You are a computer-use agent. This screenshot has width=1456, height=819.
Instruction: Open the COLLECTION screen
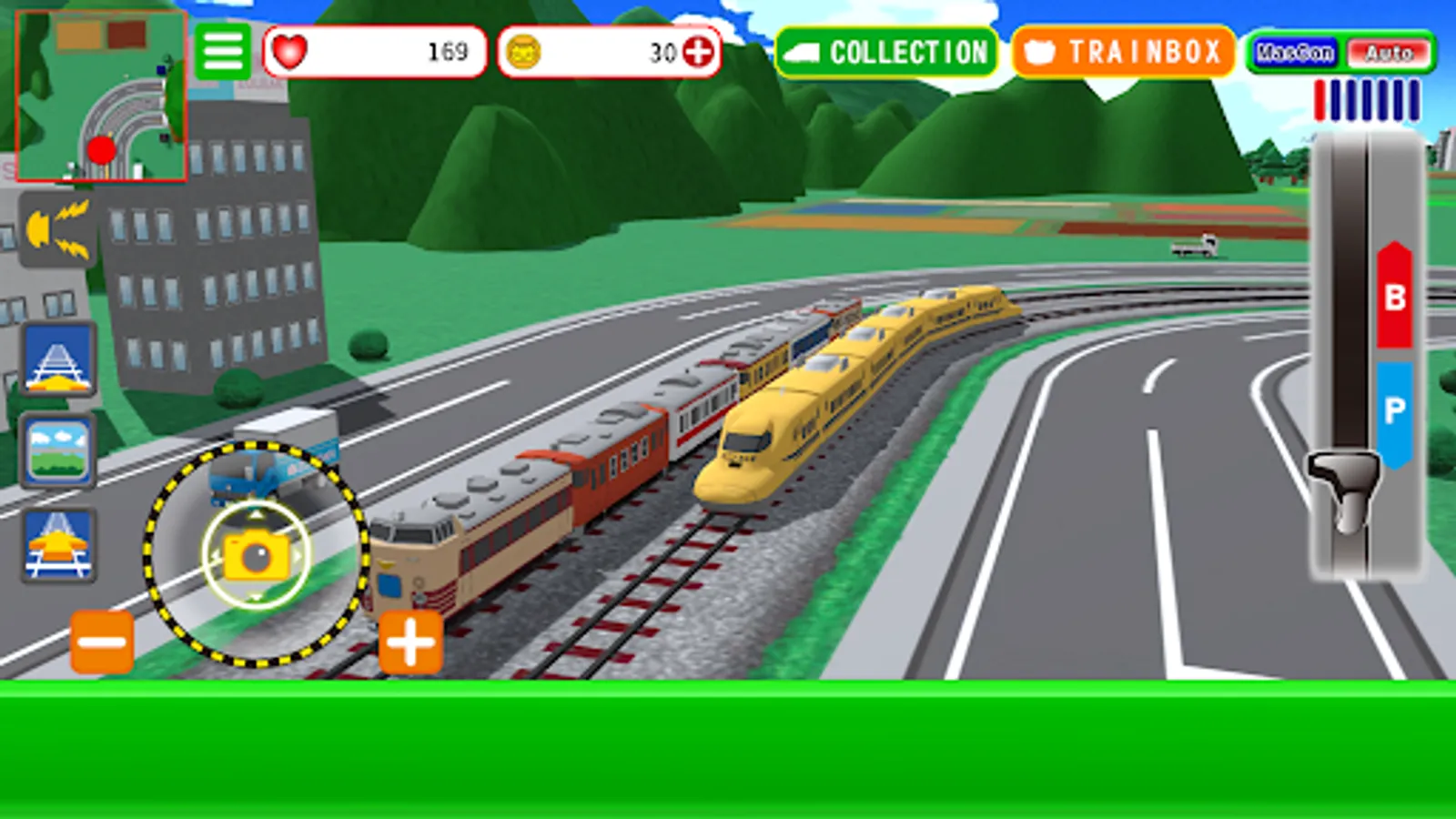887,52
